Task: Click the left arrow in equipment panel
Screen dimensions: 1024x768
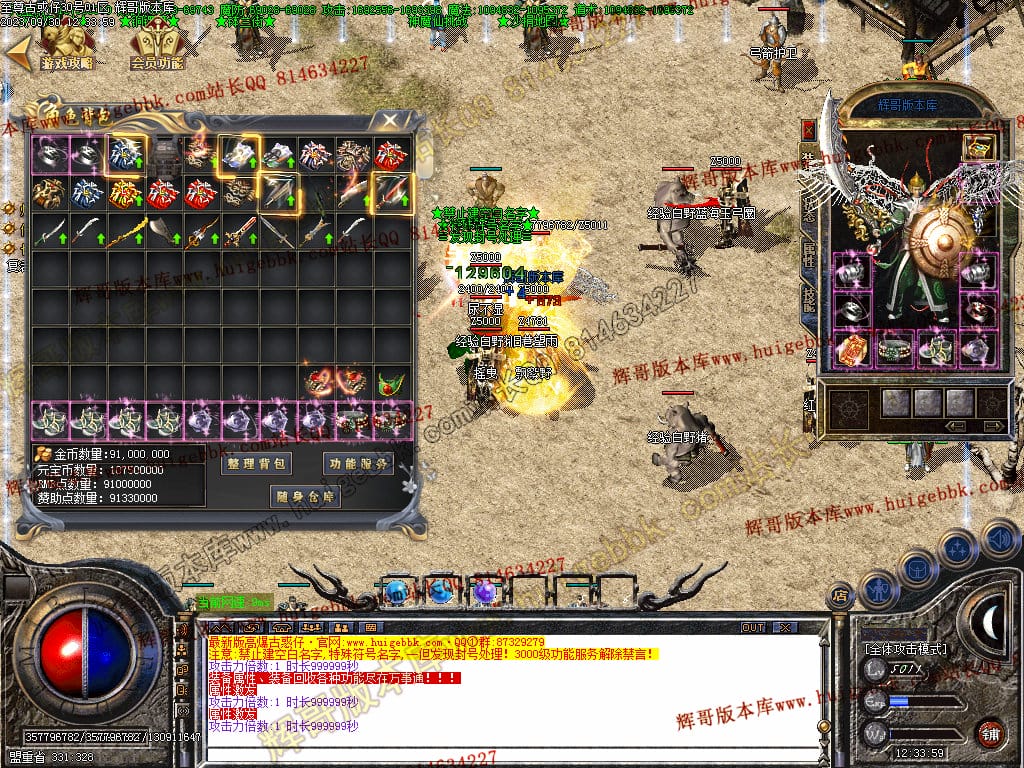Action: (956, 425)
